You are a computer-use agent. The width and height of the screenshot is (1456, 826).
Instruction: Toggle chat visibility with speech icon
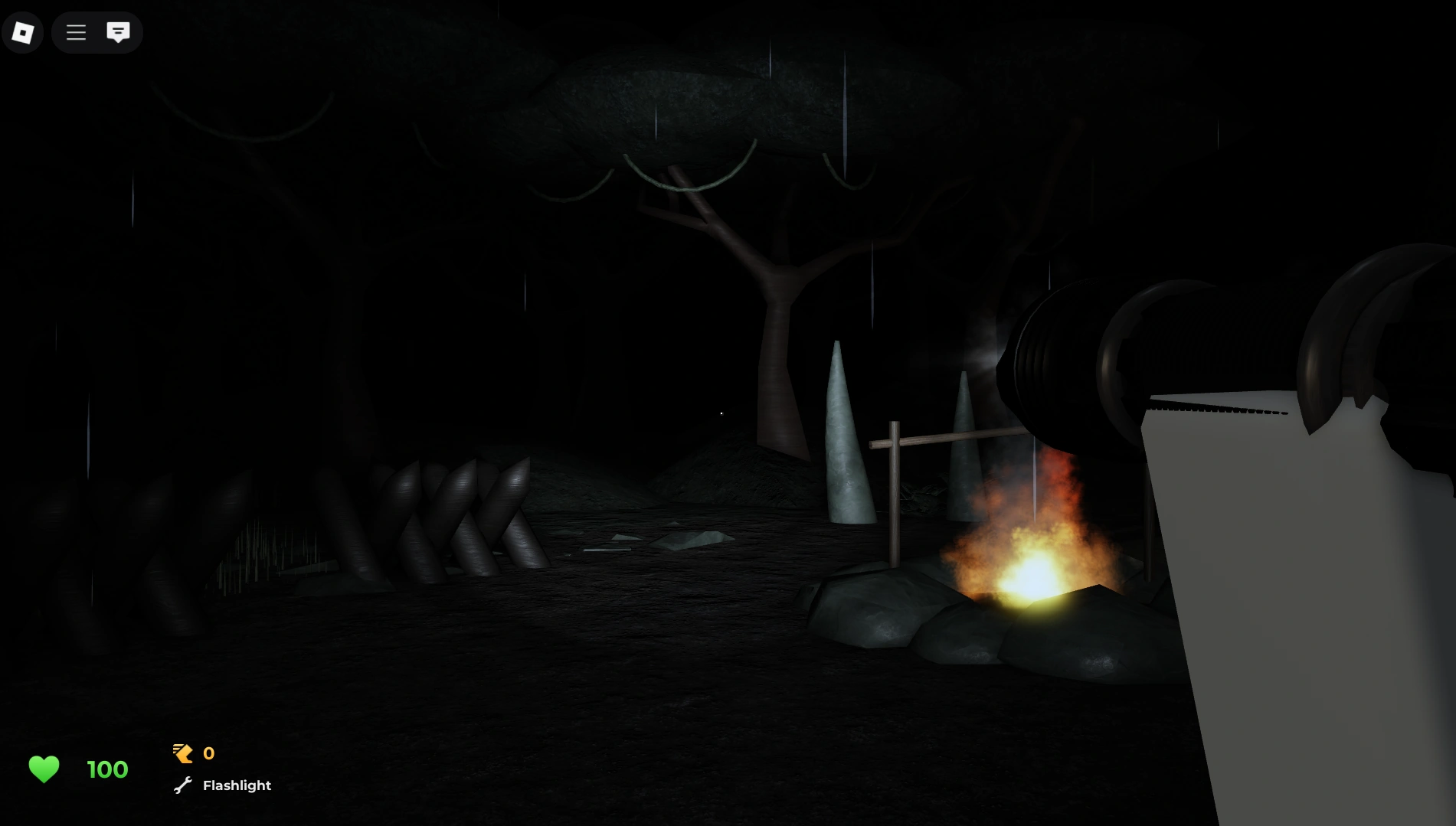pyautogui.click(x=117, y=32)
